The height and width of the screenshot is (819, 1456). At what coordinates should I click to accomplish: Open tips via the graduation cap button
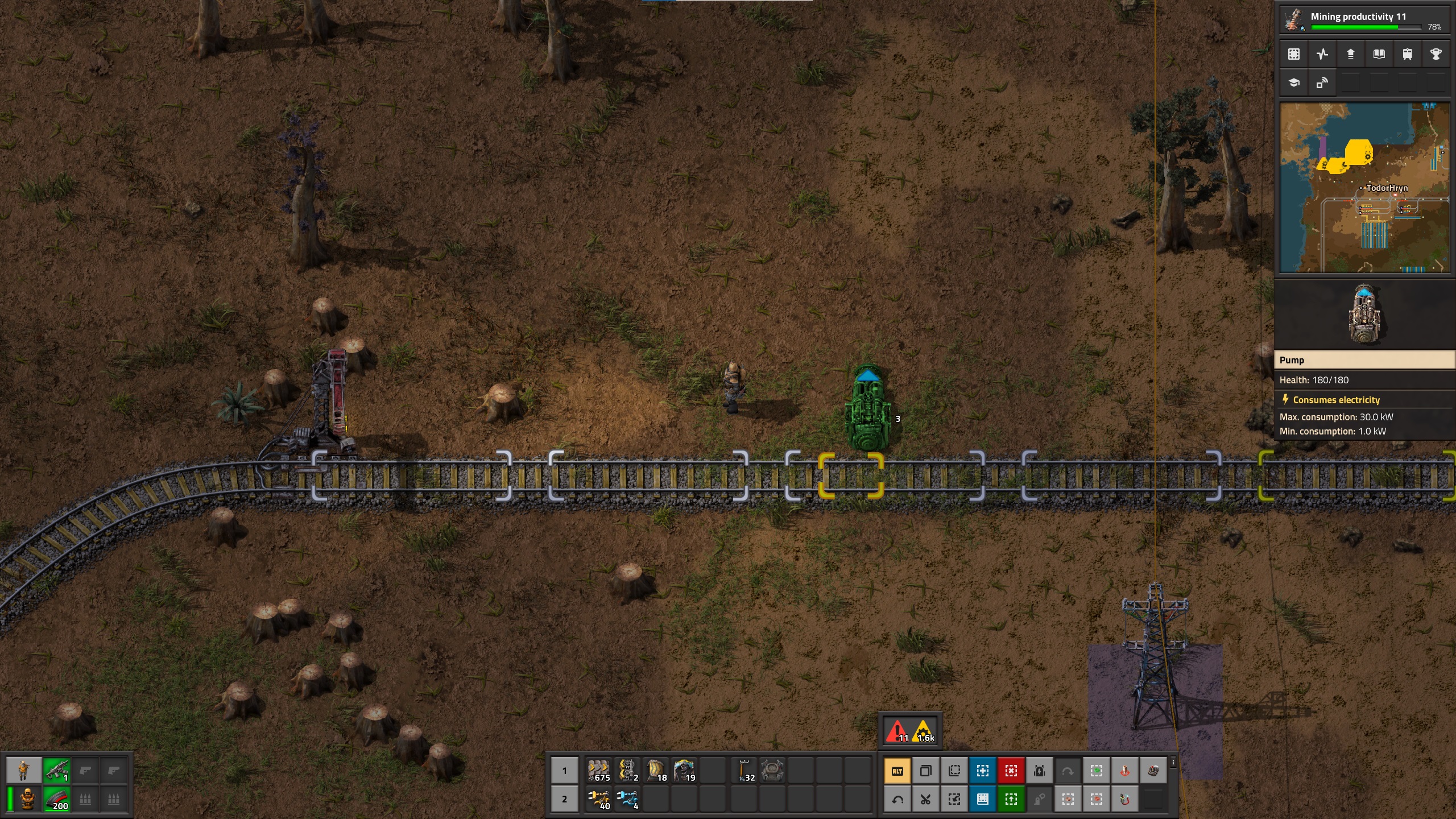point(1294,82)
